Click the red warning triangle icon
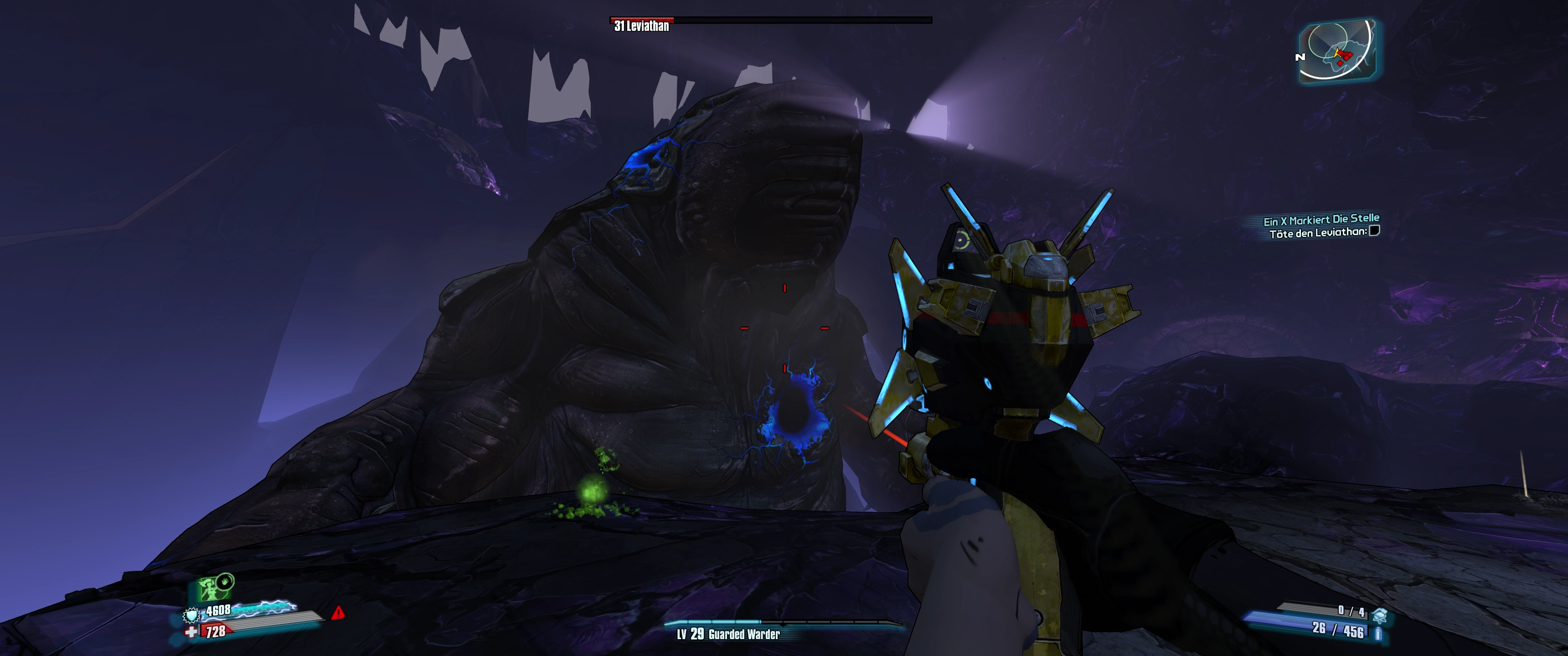 (338, 612)
